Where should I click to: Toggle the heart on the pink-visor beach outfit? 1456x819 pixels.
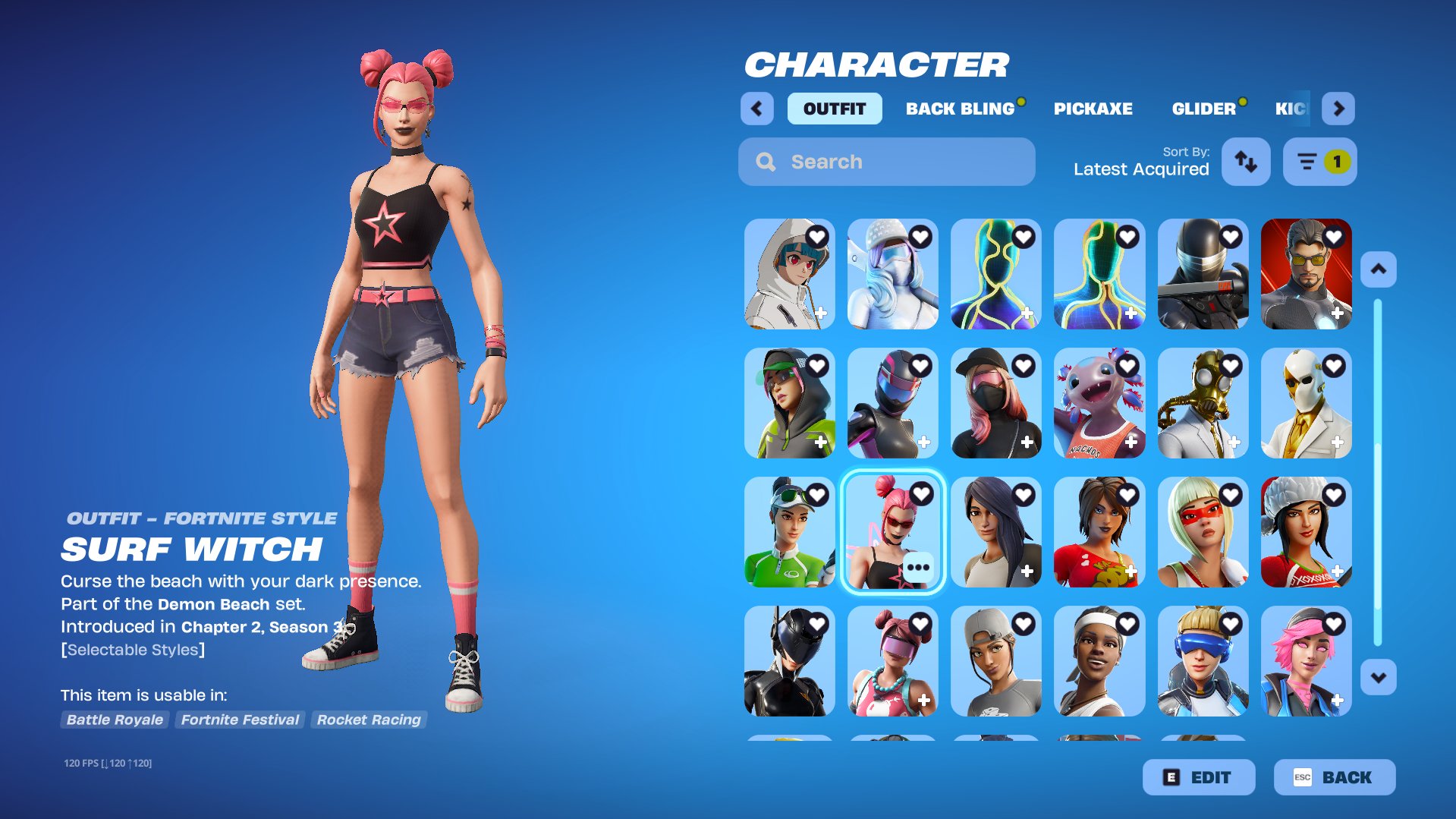click(920, 622)
